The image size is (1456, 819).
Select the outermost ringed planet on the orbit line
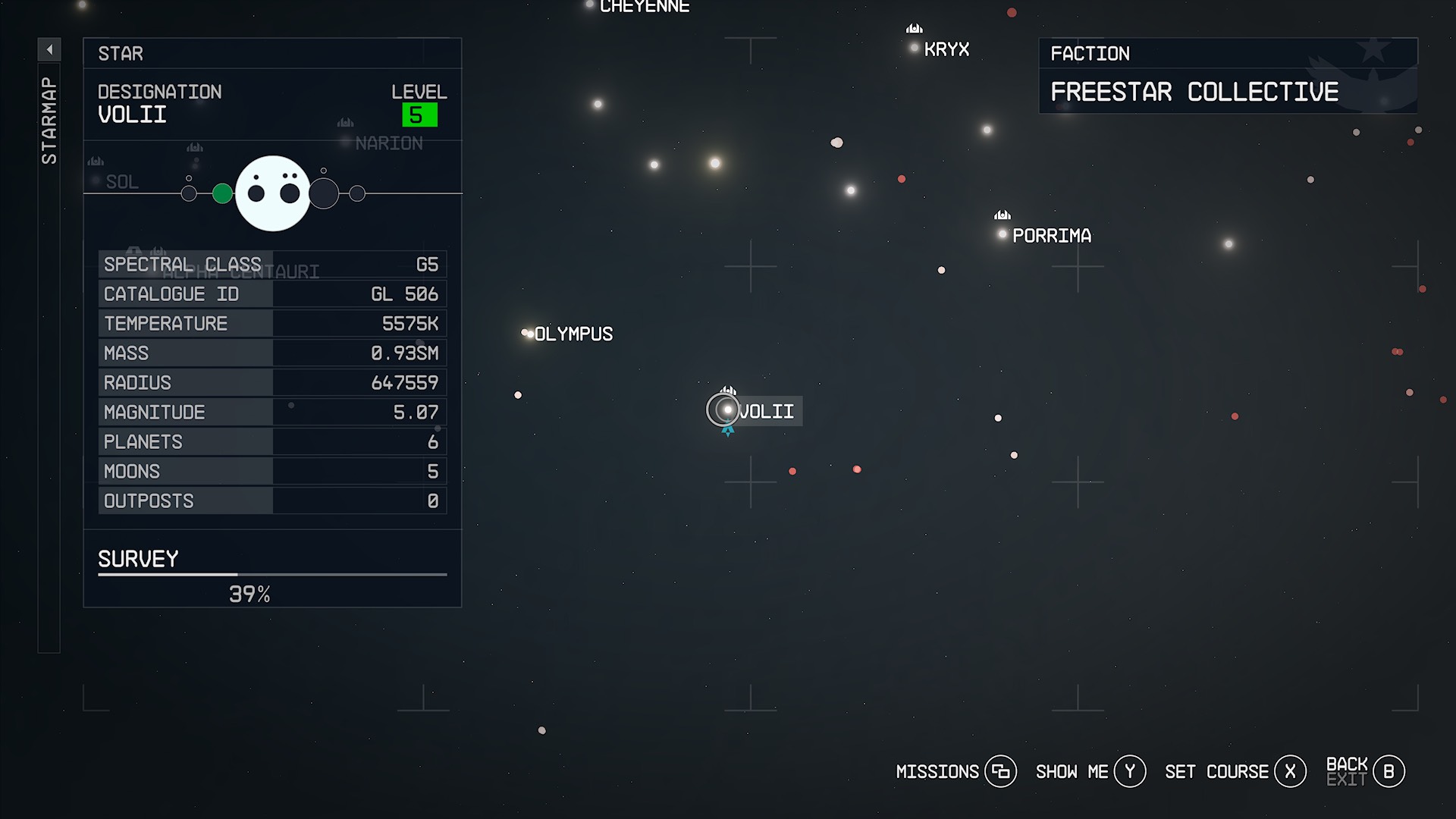pos(356,192)
